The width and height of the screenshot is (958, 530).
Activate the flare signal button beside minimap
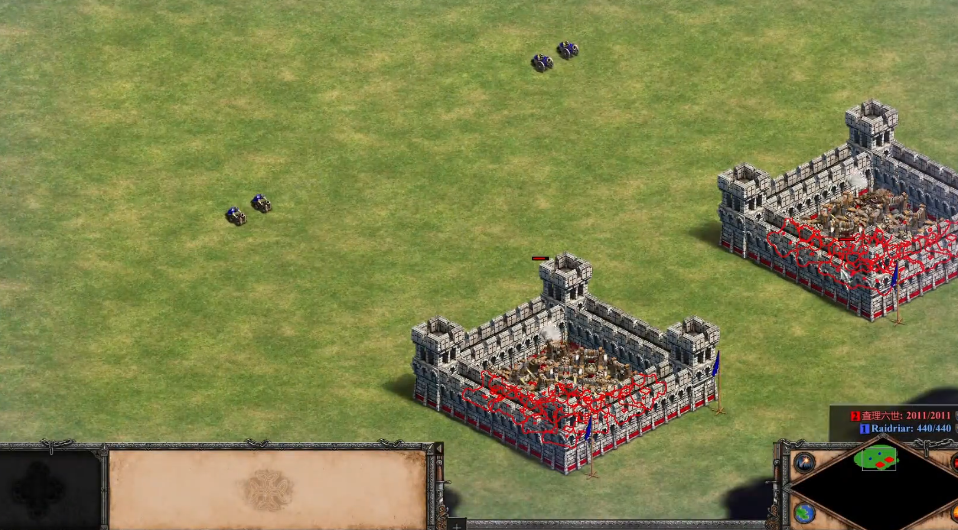804,463
